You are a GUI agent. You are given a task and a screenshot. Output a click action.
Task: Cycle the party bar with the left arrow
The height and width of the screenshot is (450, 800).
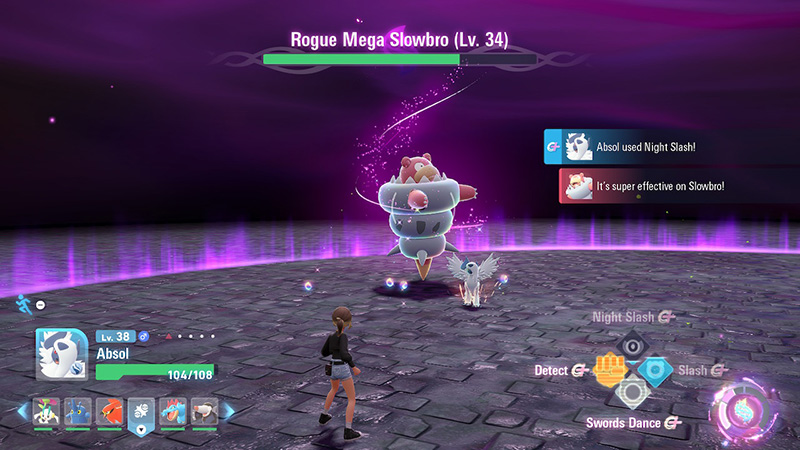click(22, 411)
